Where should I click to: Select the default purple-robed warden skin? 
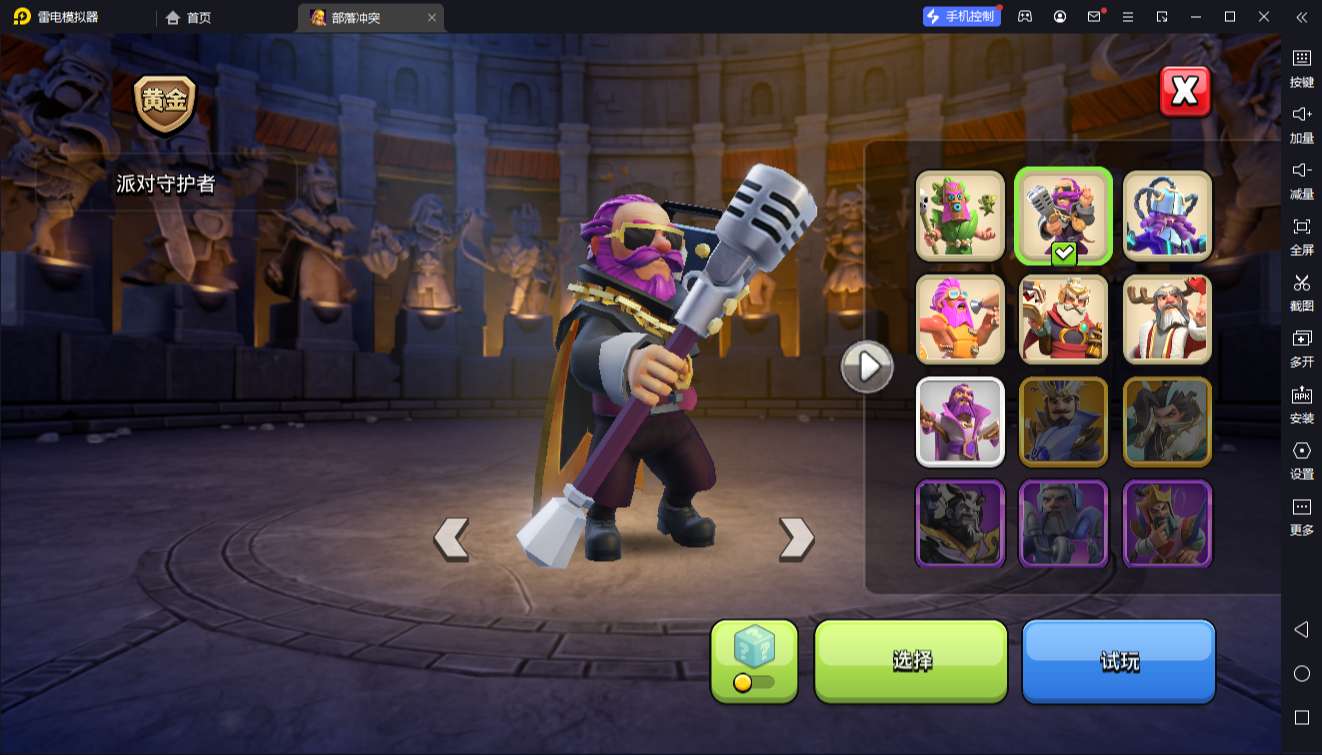960,422
